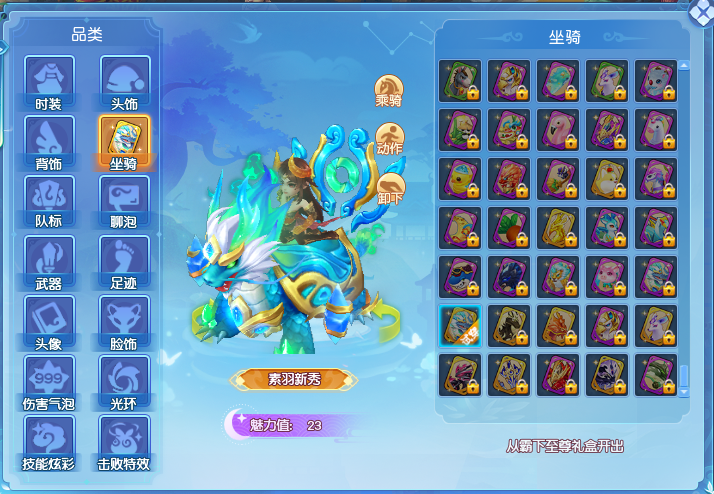Close the appearance window
This screenshot has height=494, width=714.
(x=702, y=10)
